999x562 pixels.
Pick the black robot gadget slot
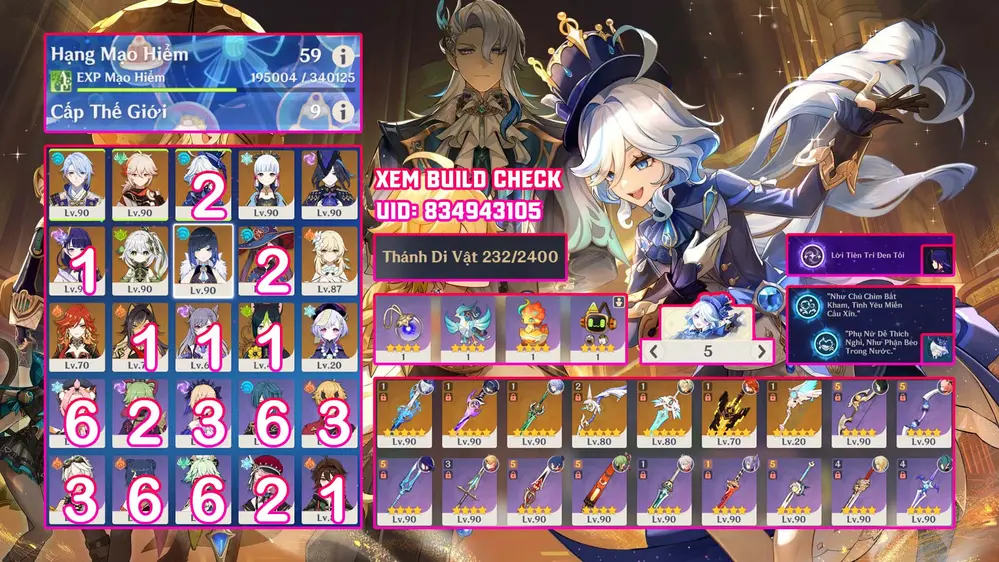pyautogui.click(x=594, y=329)
